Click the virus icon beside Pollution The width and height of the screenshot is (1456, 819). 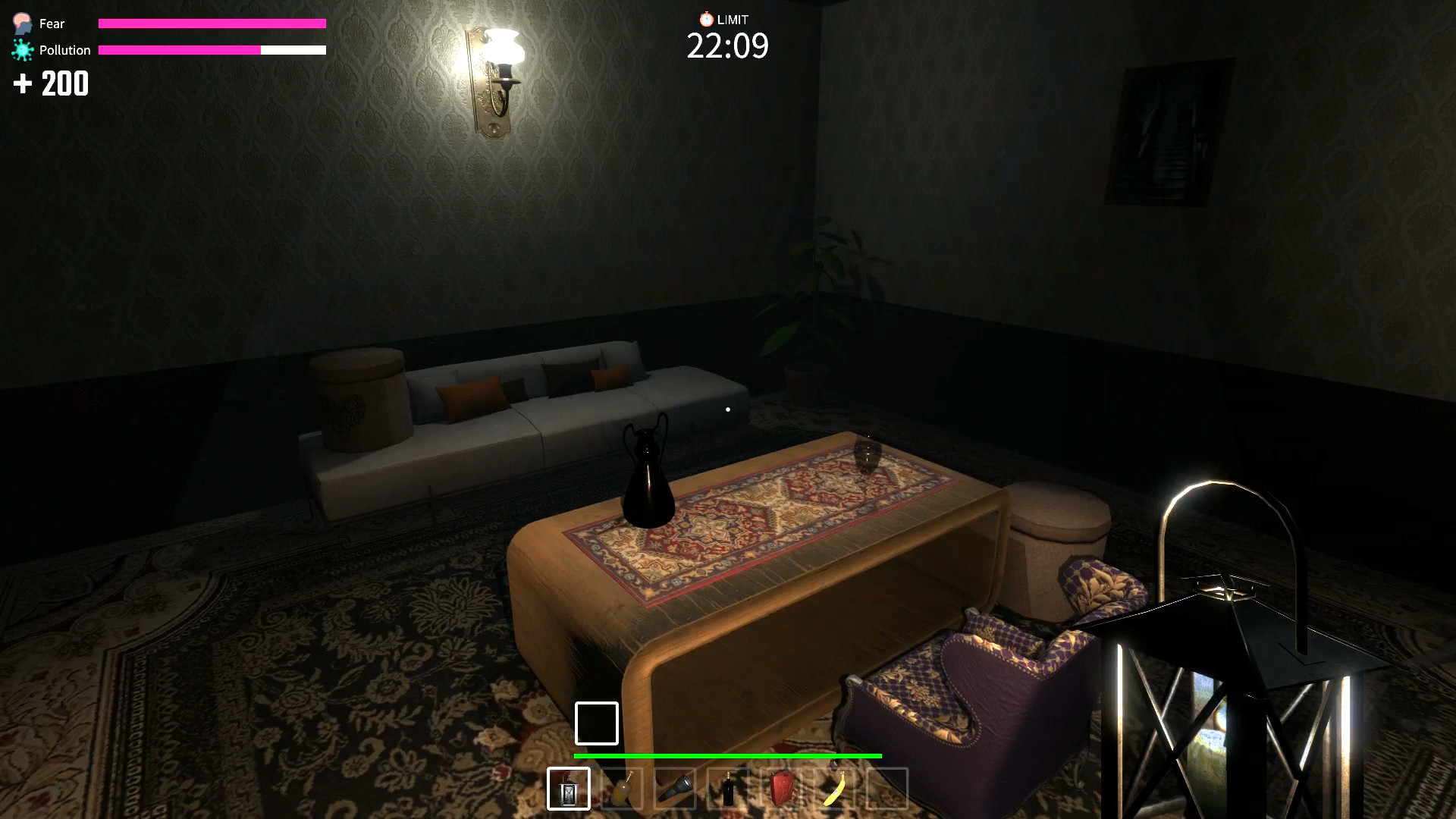click(x=22, y=49)
